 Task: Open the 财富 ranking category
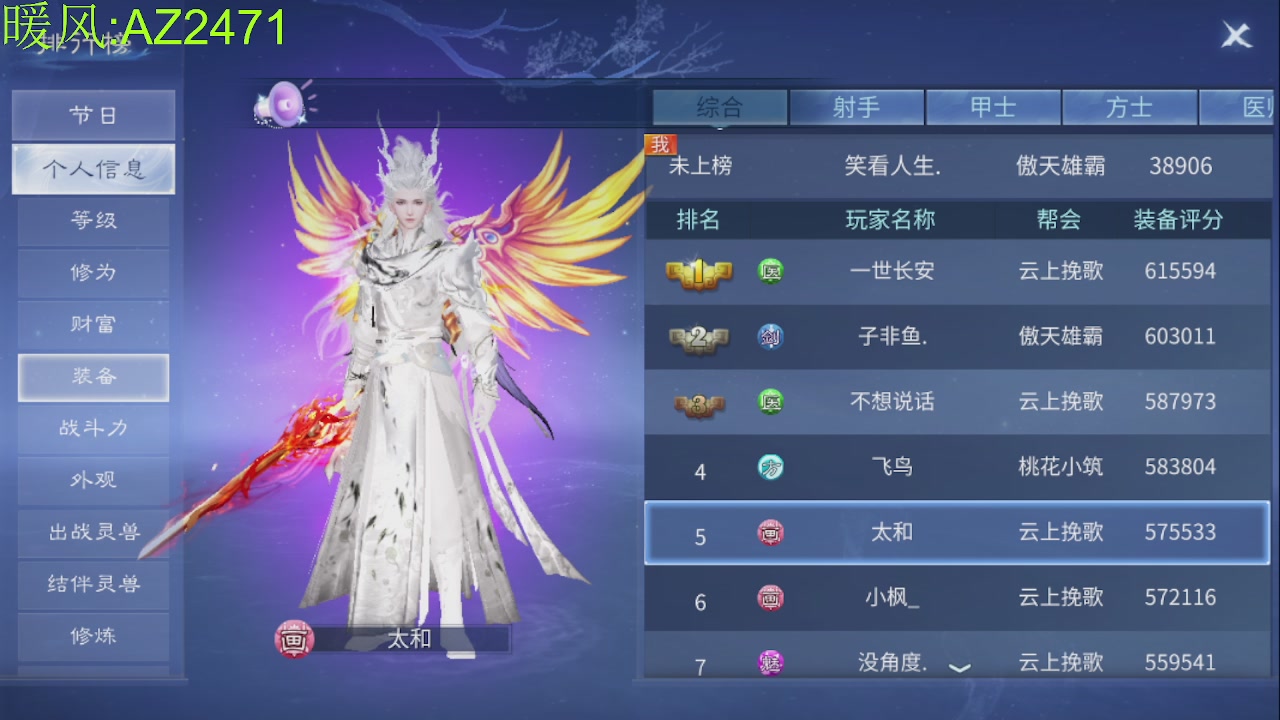[x=93, y=325]
